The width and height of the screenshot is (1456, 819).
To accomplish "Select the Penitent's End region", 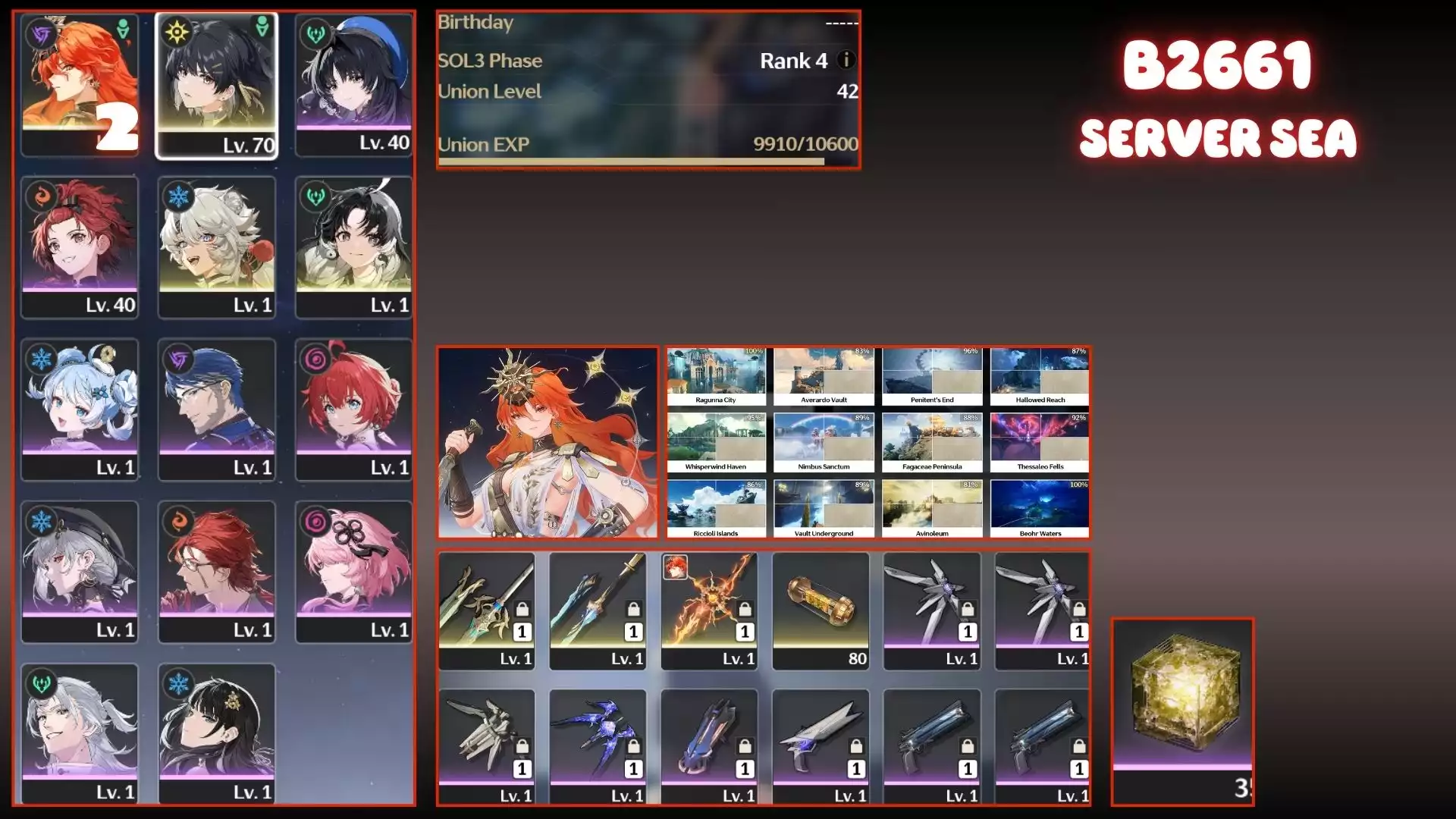I will pos(932,377).
